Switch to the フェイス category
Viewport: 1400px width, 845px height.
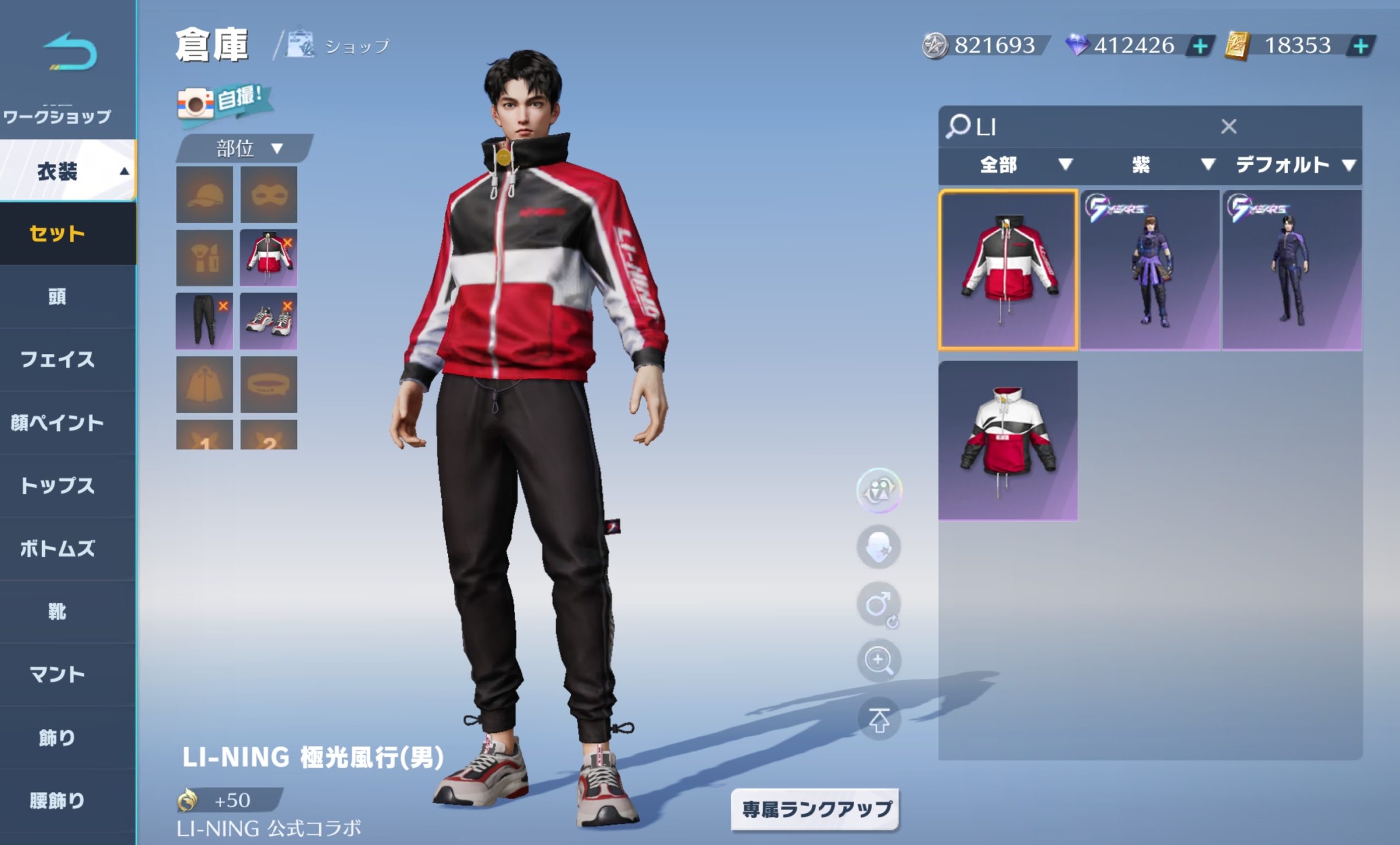pos(57,359)
